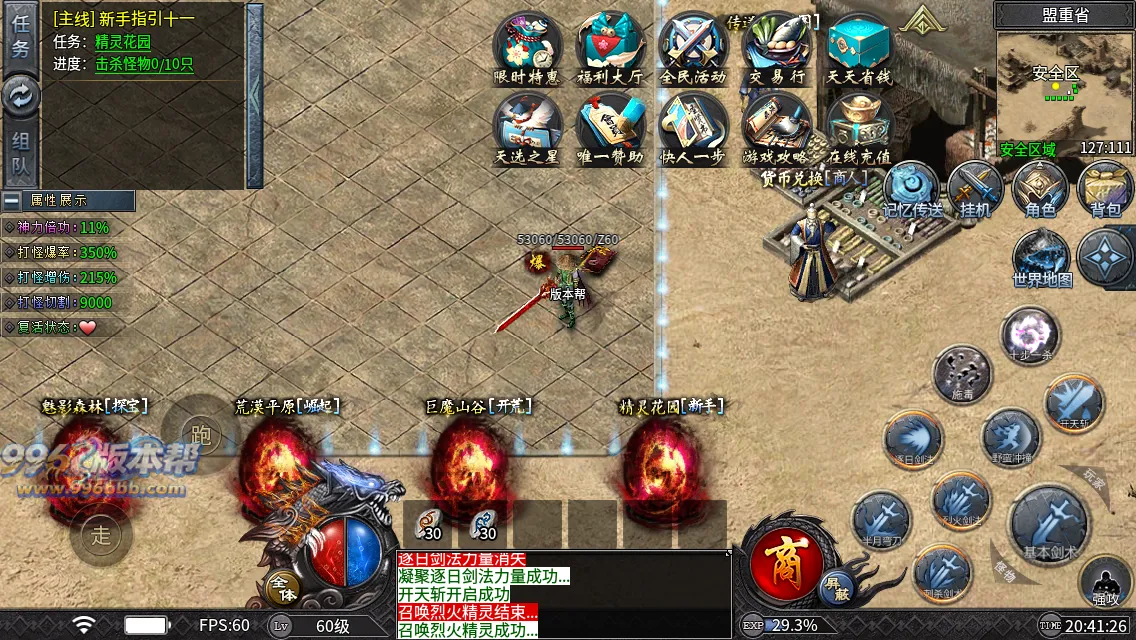Viewport: 1136px width, 640px height.
Task: Open the 世界地图 world map
Action: (1042, 258)
